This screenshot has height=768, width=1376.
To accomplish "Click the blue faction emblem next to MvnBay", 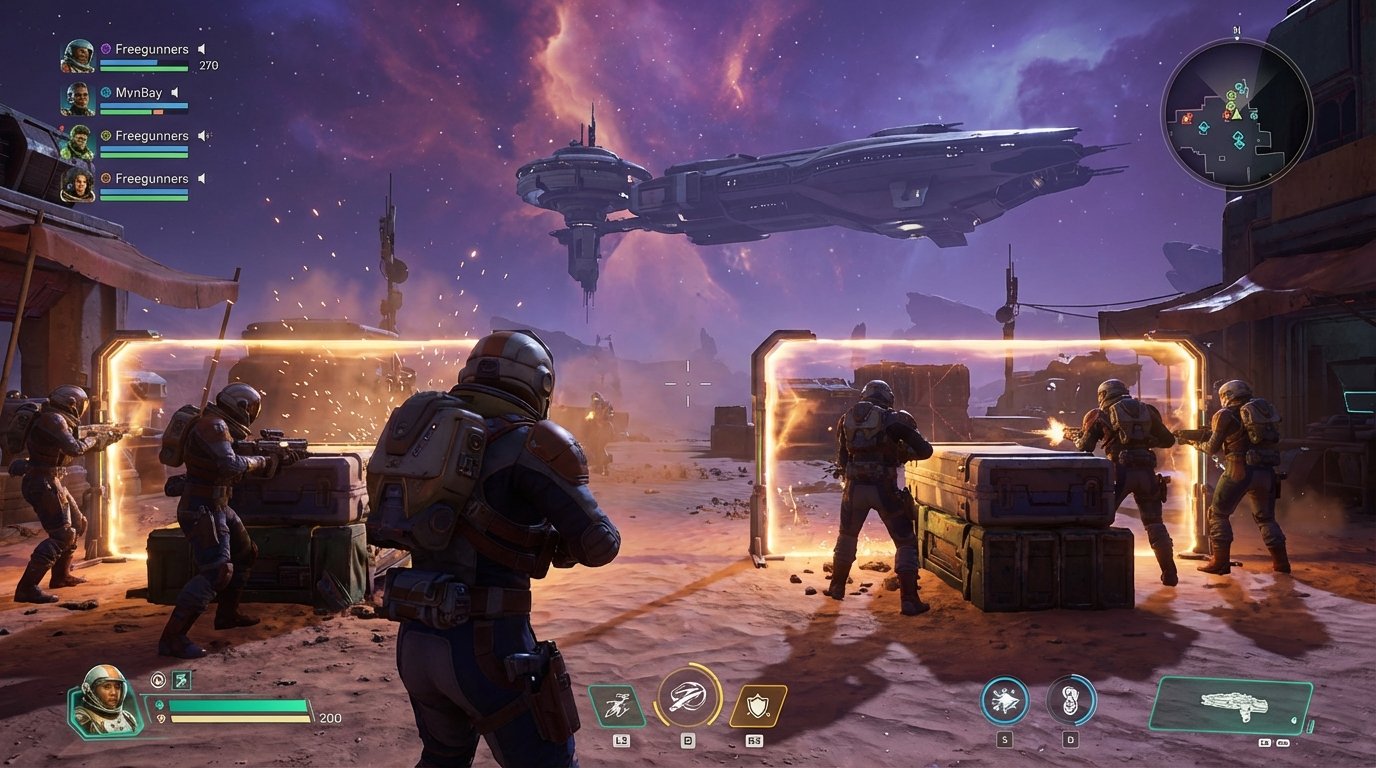I will coord(106,93).
